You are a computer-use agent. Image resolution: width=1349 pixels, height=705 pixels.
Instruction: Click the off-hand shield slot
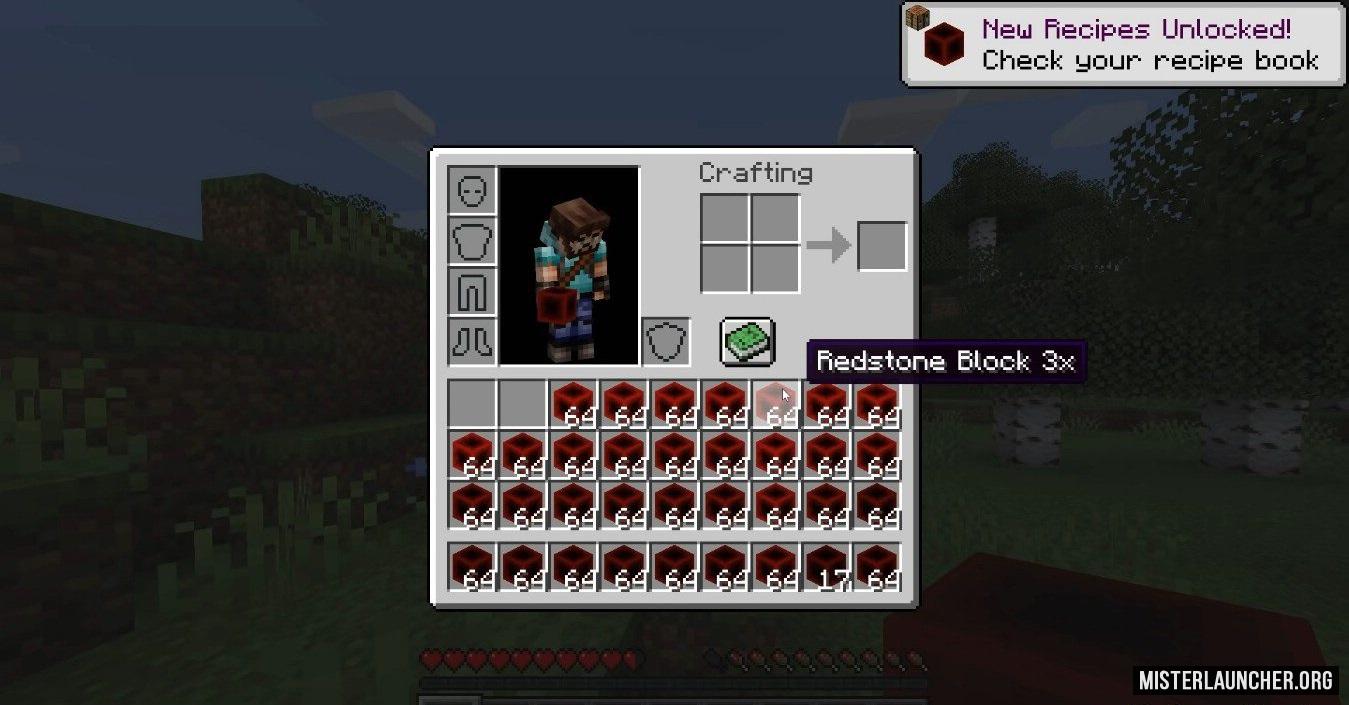[x=665, y=342]
